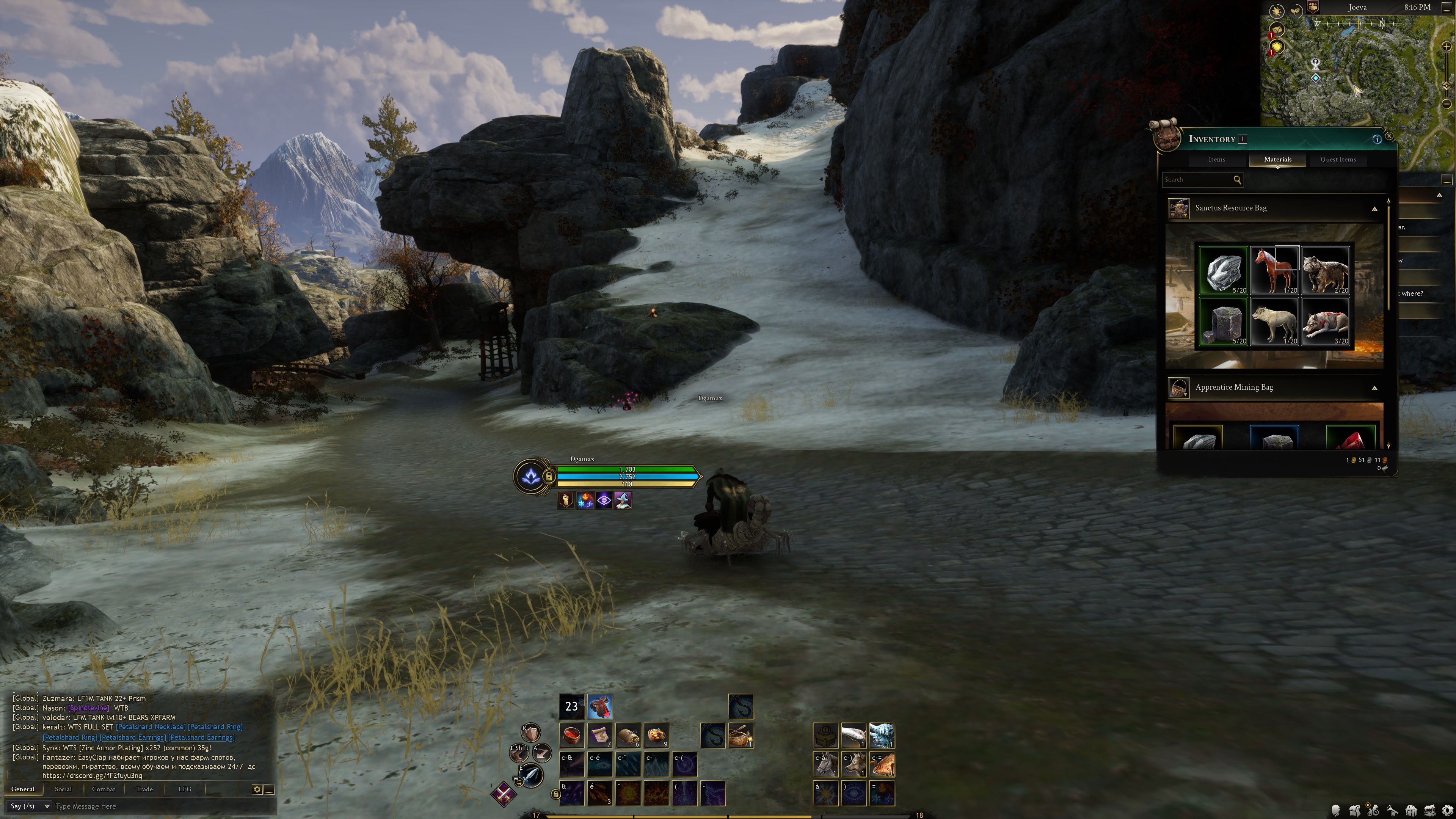
Task: Activate the saddle dismount ability
Action: pyautogui.click(x=600, y=706)
